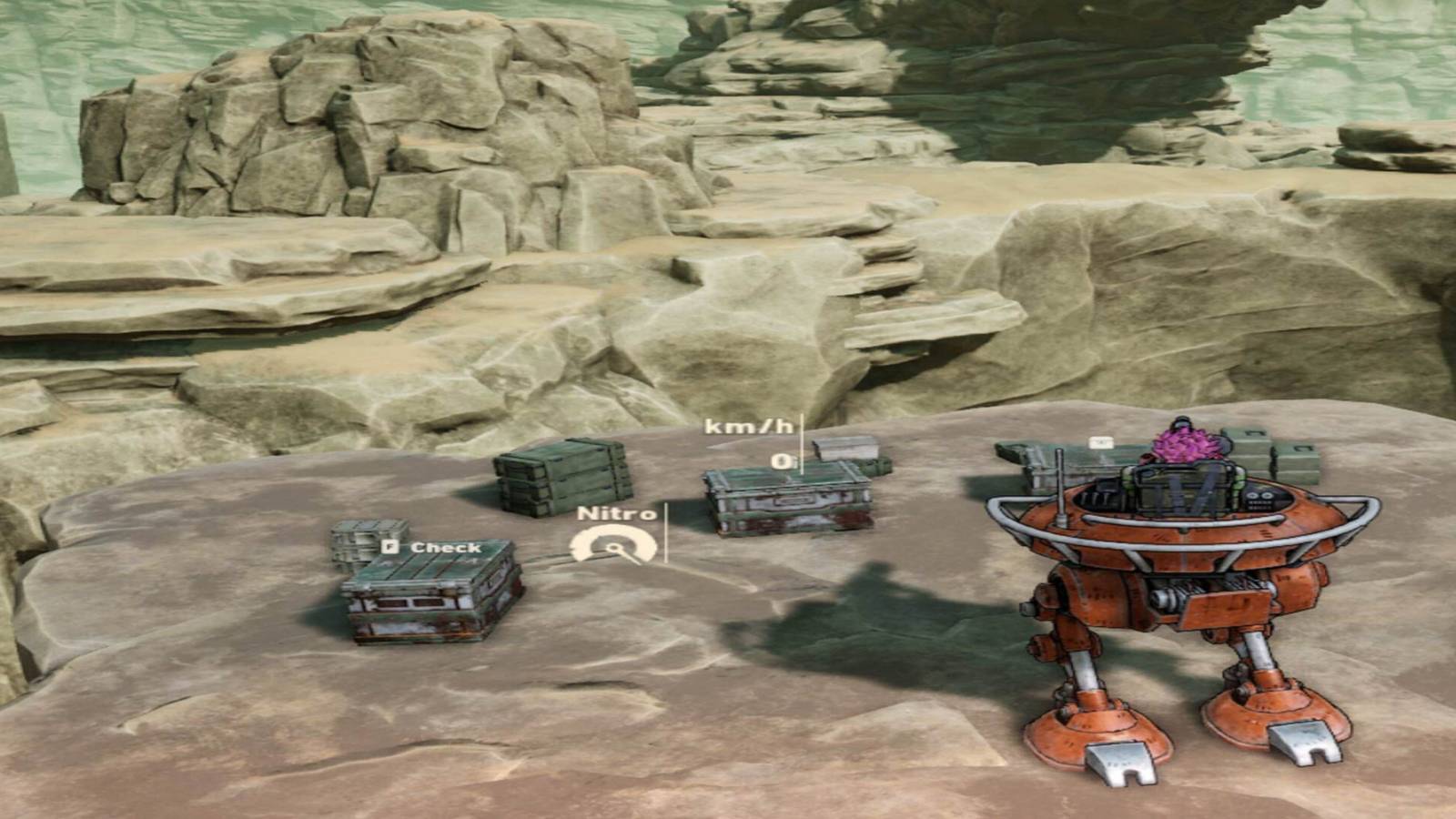
Task: Select the Check prompt label
Action: point(448,547)
